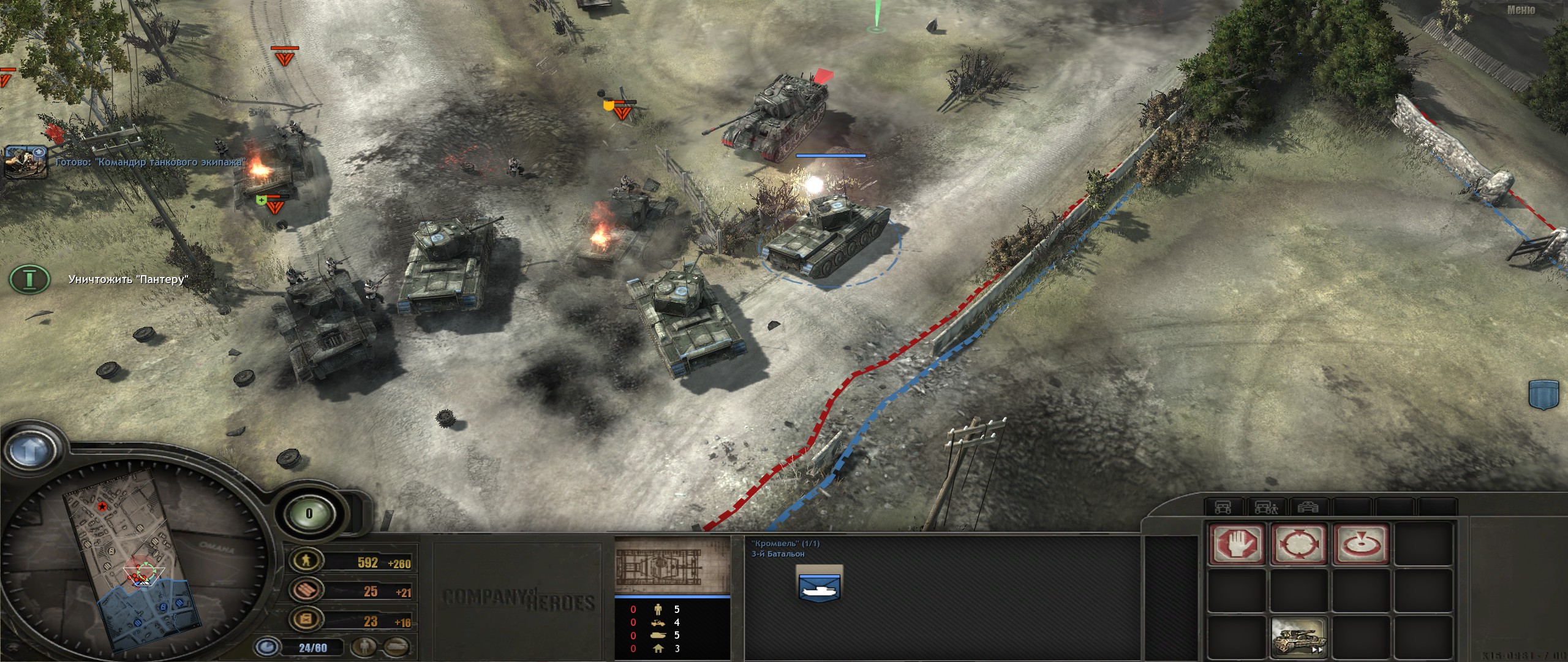Switch to the tank tab
Screen dimensions: 1568x662
coord(1308,508)
